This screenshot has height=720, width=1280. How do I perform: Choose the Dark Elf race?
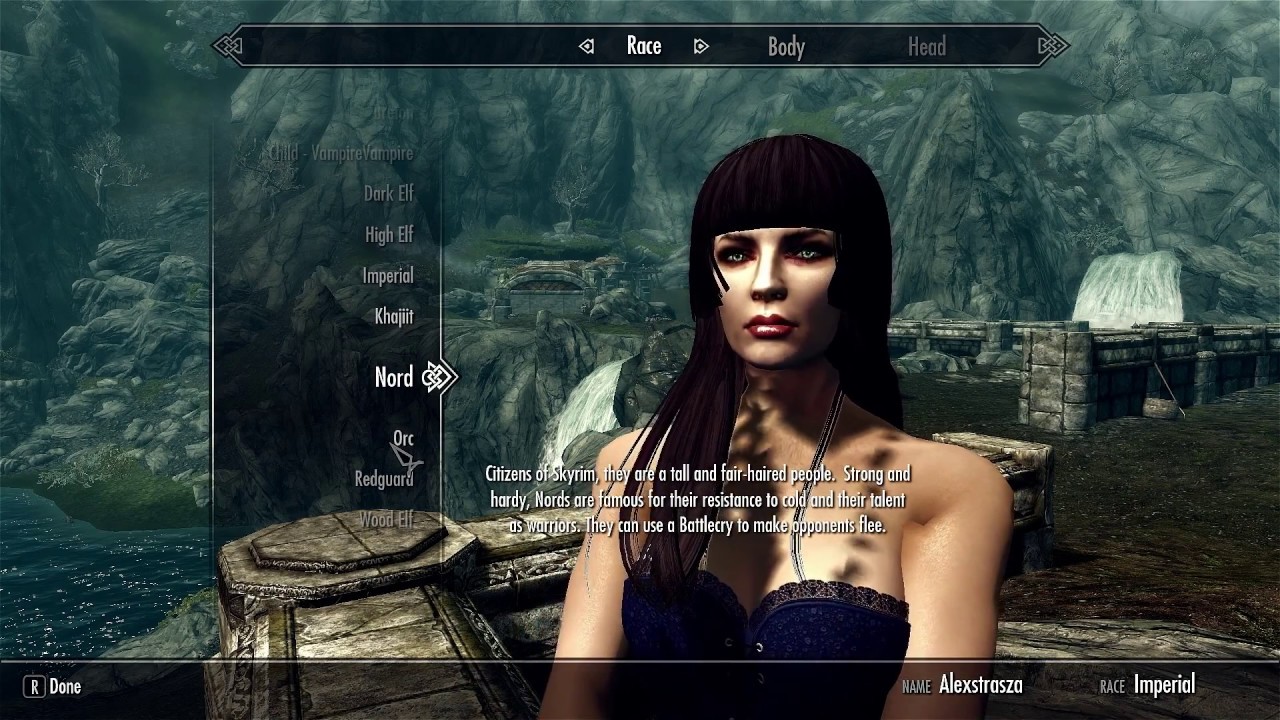click(388, 194)
